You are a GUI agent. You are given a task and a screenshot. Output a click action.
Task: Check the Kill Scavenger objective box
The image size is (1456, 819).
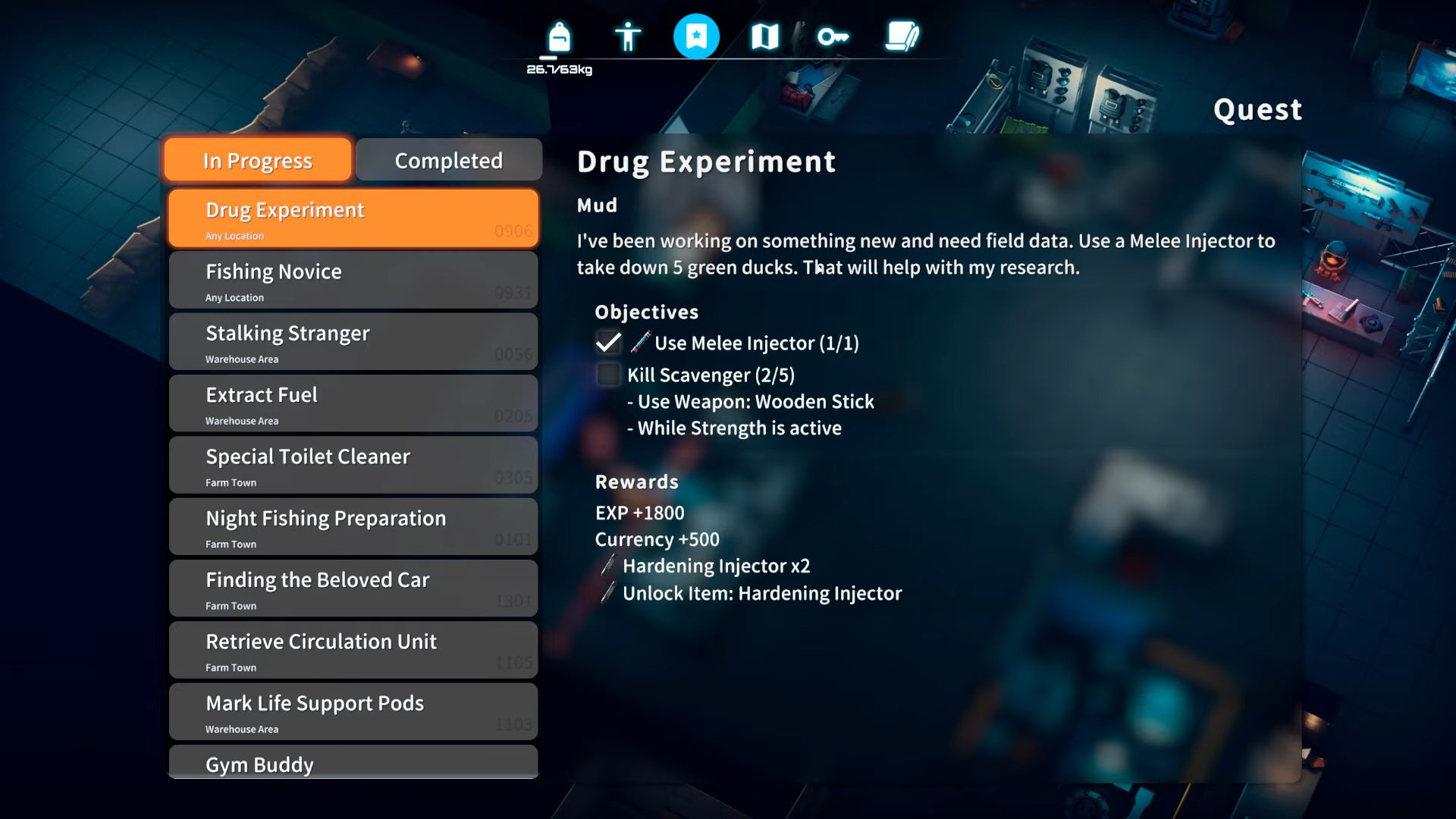(607, 375)
